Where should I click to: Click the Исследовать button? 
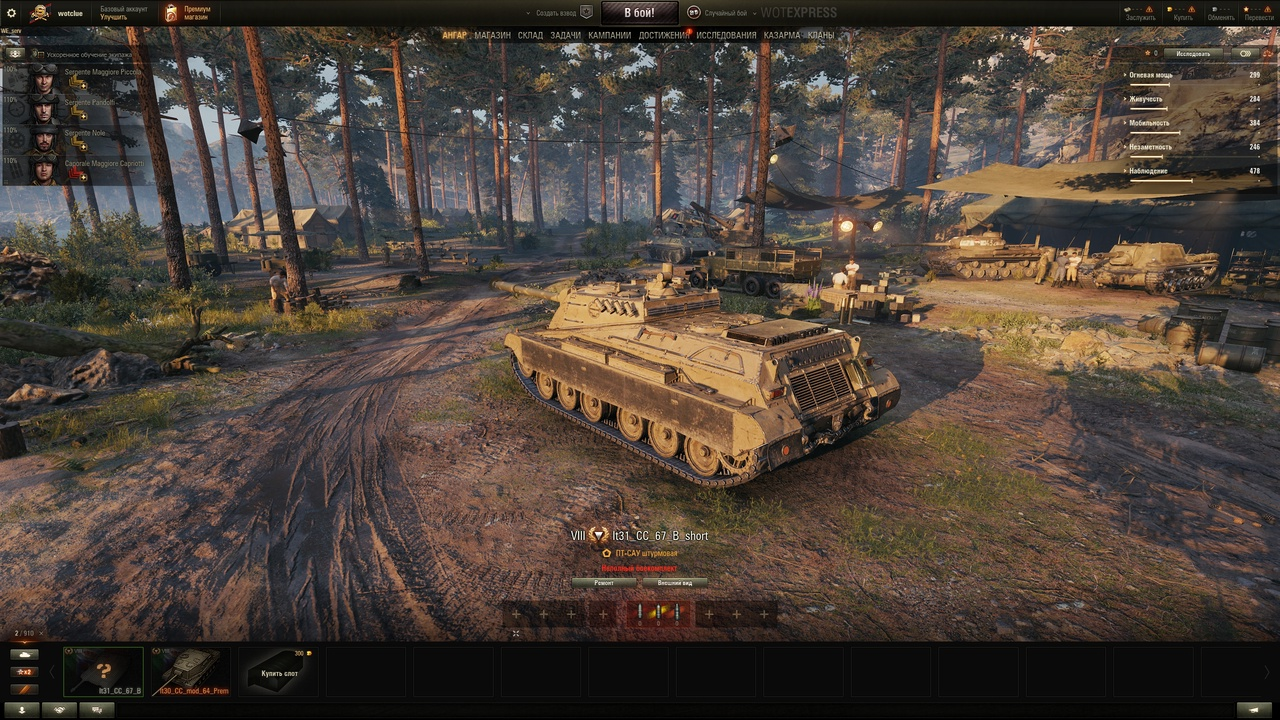pyautogui.click(x=1193, y=54)
